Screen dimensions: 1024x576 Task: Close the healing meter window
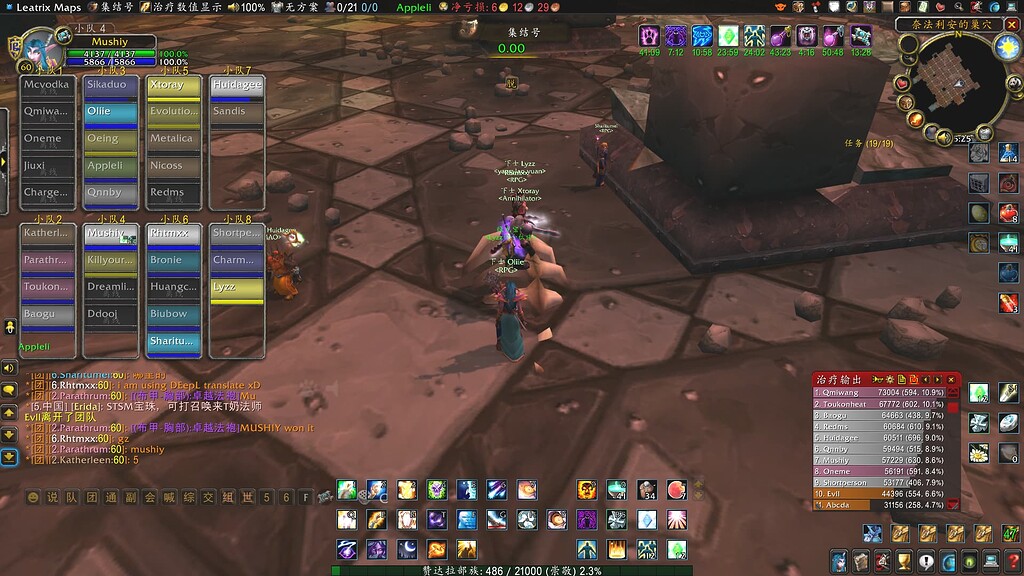click(953, 380)
